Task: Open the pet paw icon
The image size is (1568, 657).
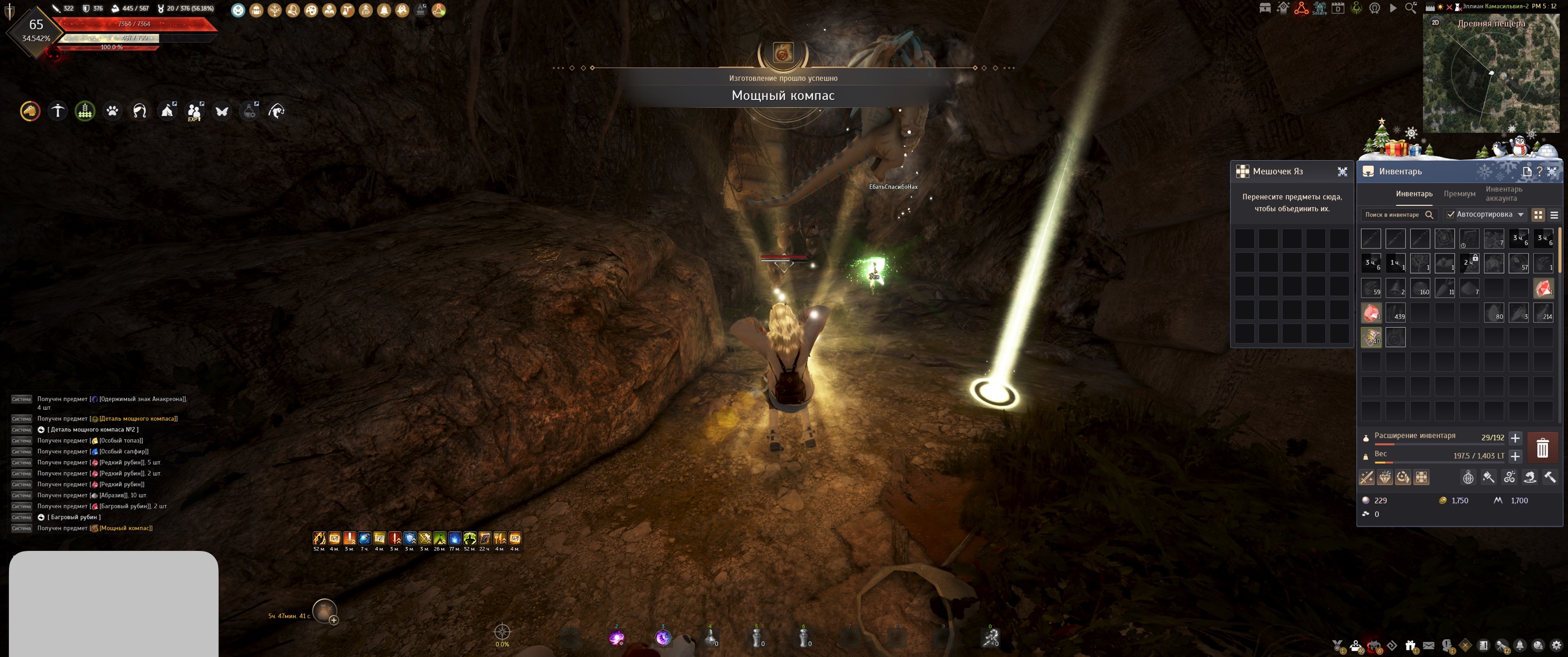Action: [x=113, y=112]
